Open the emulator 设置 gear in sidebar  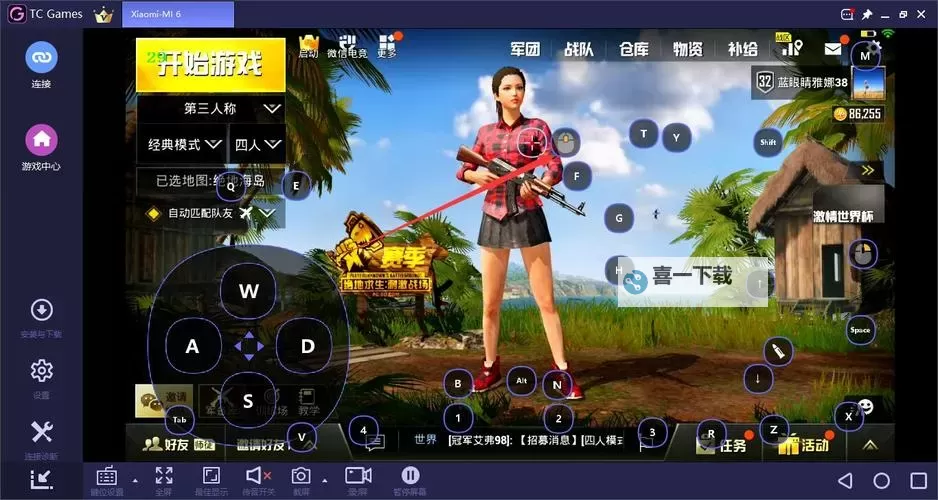41,378
